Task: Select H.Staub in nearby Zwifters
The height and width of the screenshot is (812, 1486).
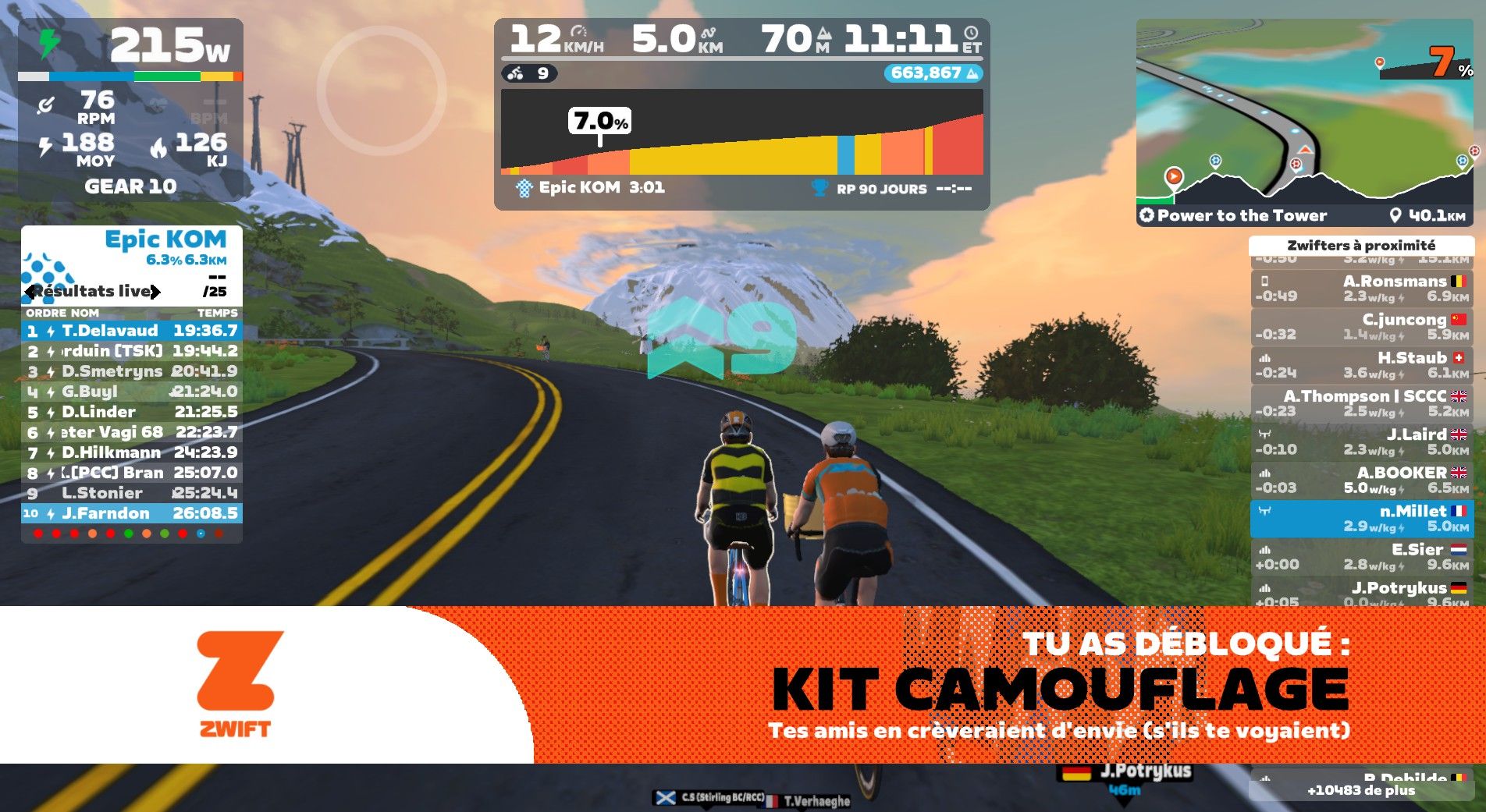Action: (x=1361, y=365)
